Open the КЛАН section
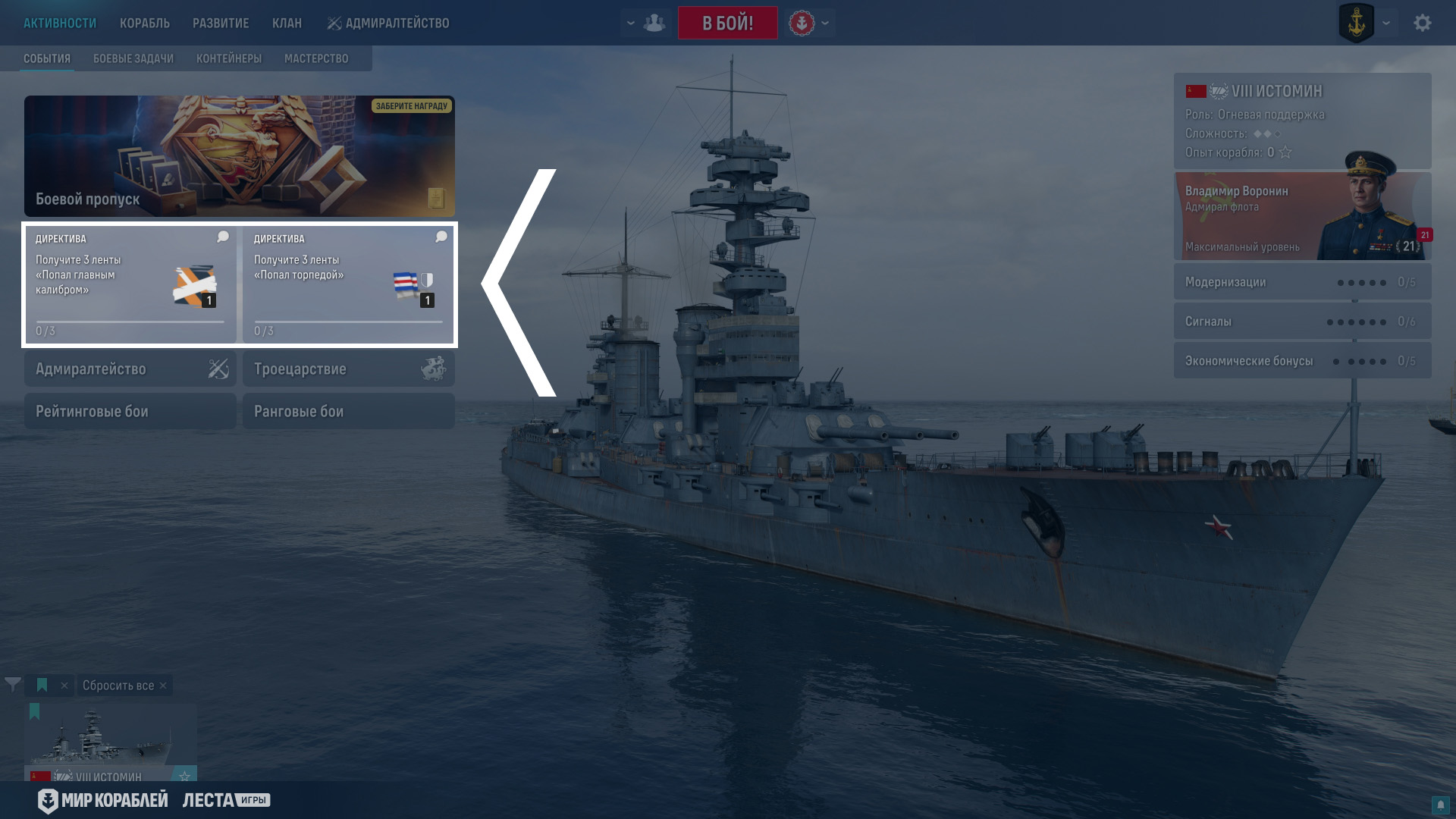 (287, 24)
